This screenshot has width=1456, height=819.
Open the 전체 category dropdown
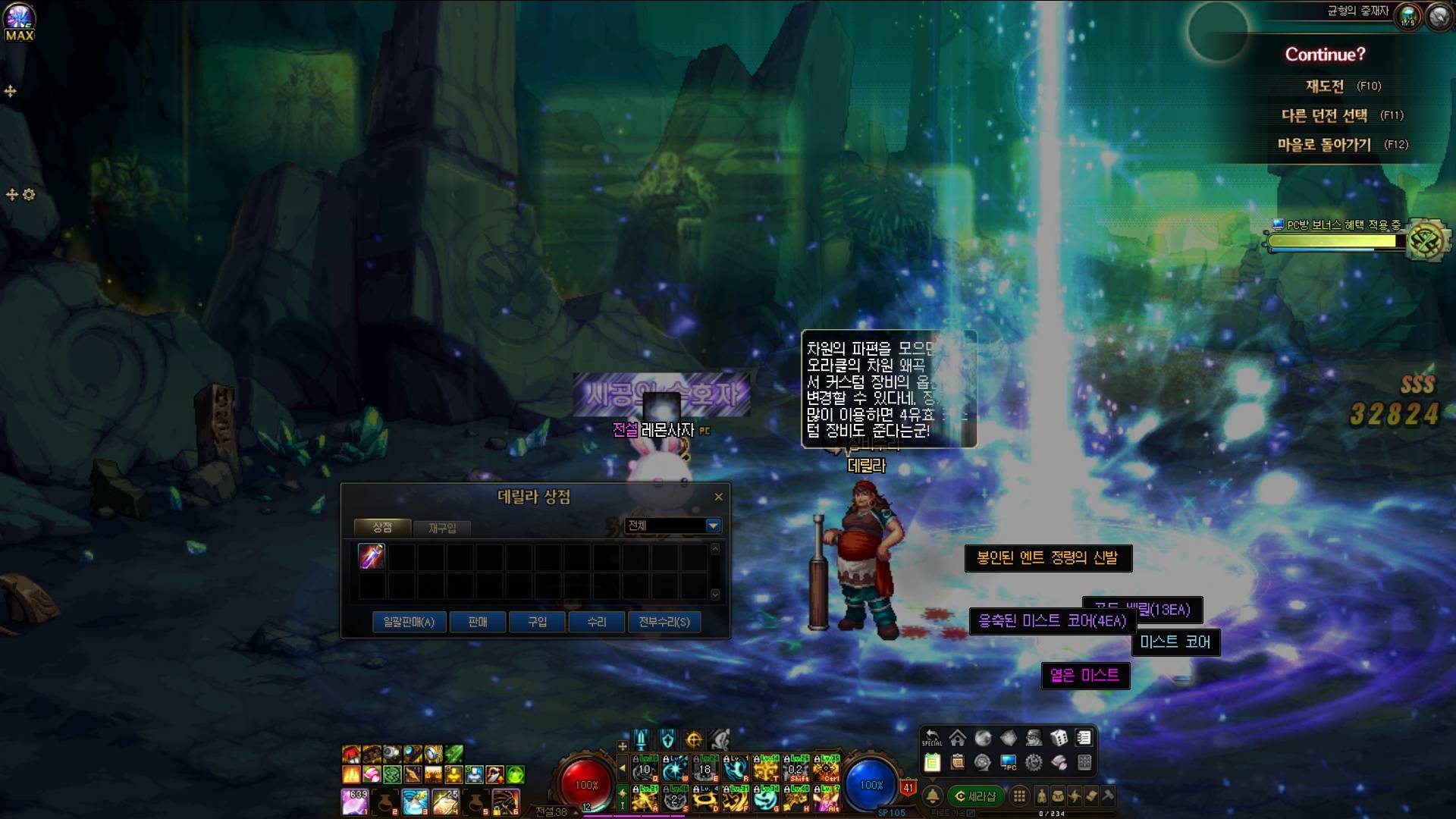712,526
